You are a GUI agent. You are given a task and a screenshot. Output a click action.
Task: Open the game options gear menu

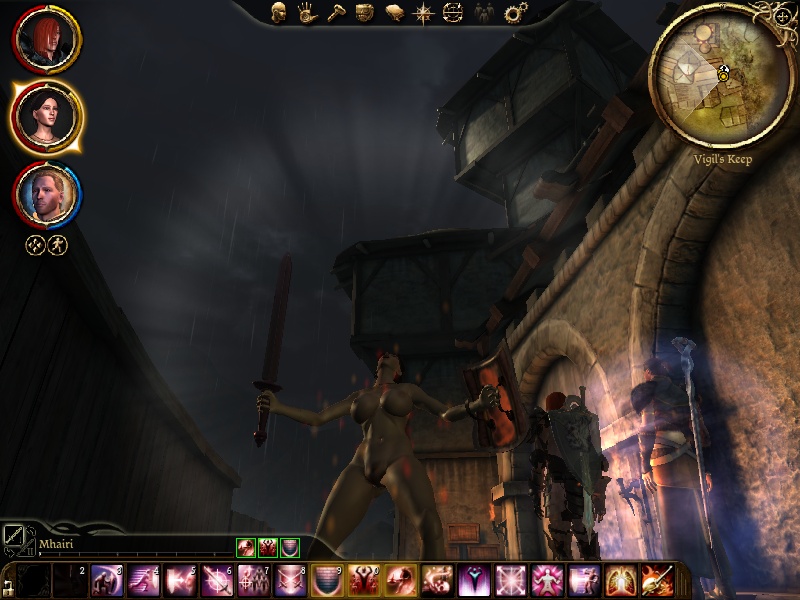[515, 13]
